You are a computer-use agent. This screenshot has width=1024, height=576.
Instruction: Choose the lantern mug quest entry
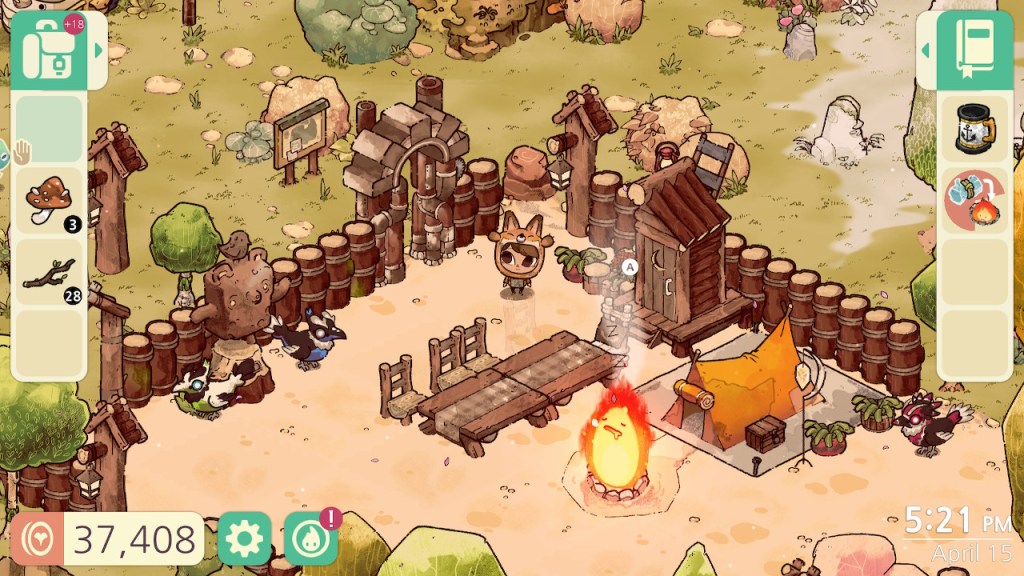(x=973, y=129)
